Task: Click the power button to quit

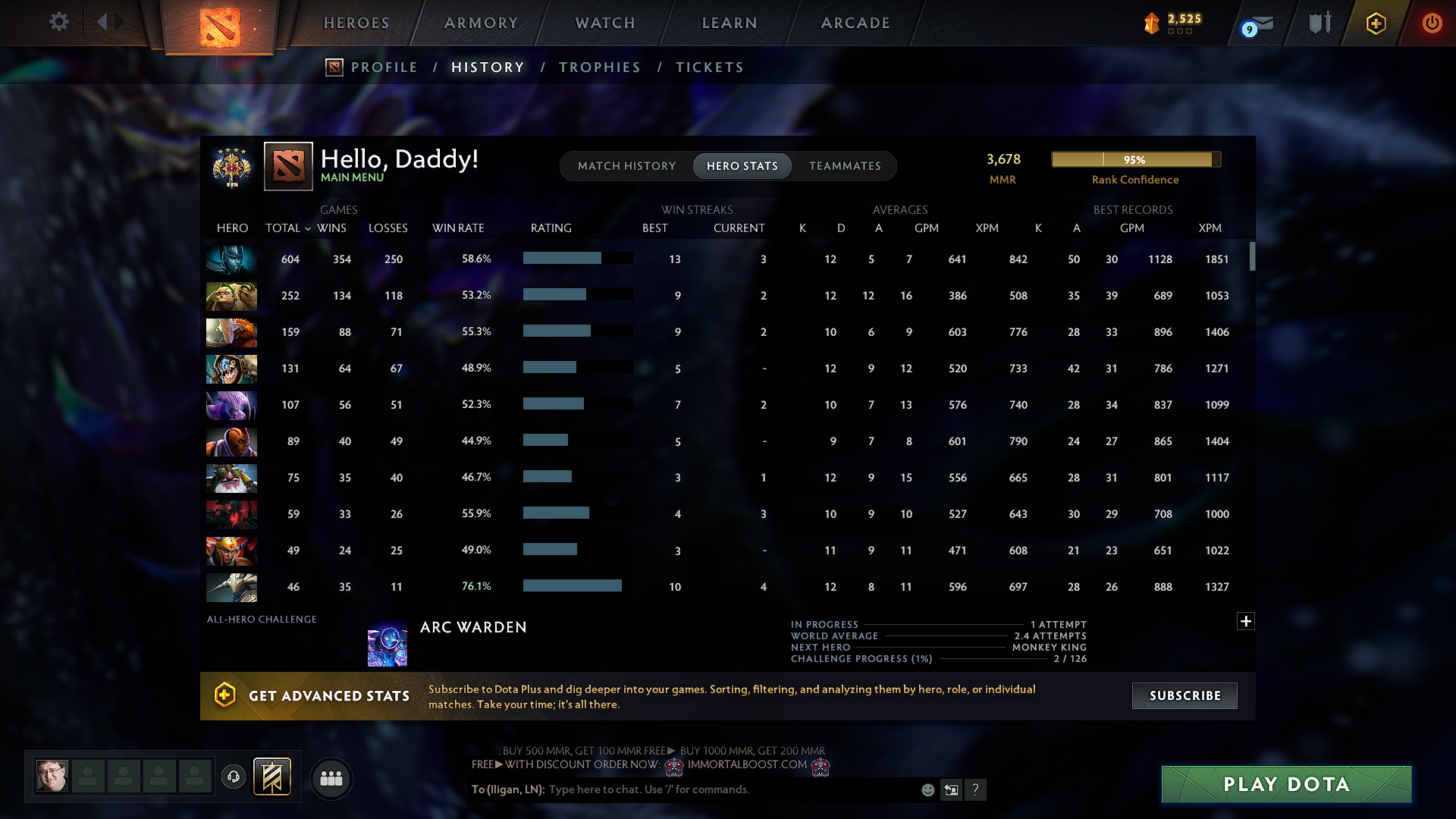Action: tap(1432, 23)
